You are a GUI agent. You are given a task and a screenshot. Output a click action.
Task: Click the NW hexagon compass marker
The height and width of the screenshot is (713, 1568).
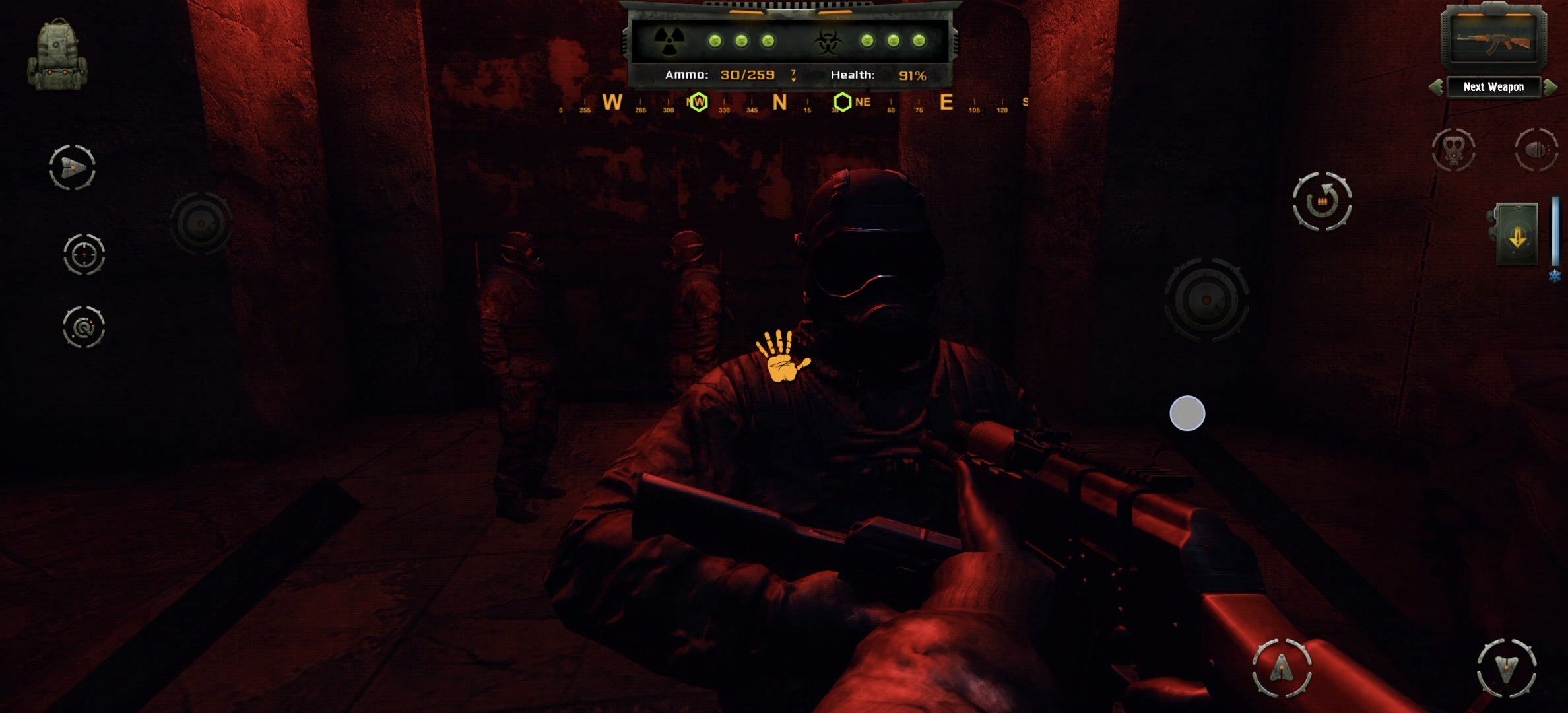(x=698, y=102)
